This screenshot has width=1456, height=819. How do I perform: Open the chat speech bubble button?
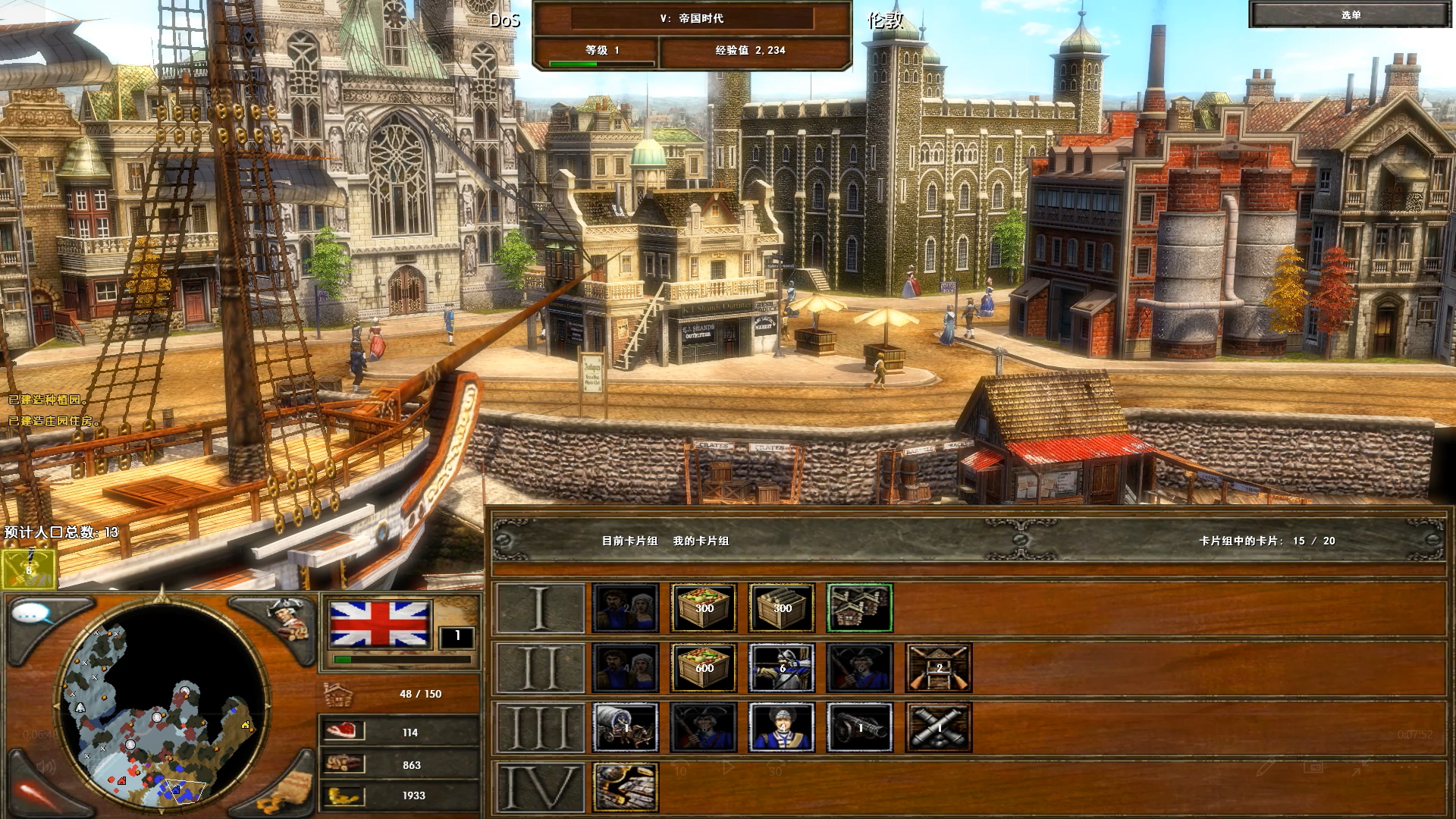(x=34, y=613)
